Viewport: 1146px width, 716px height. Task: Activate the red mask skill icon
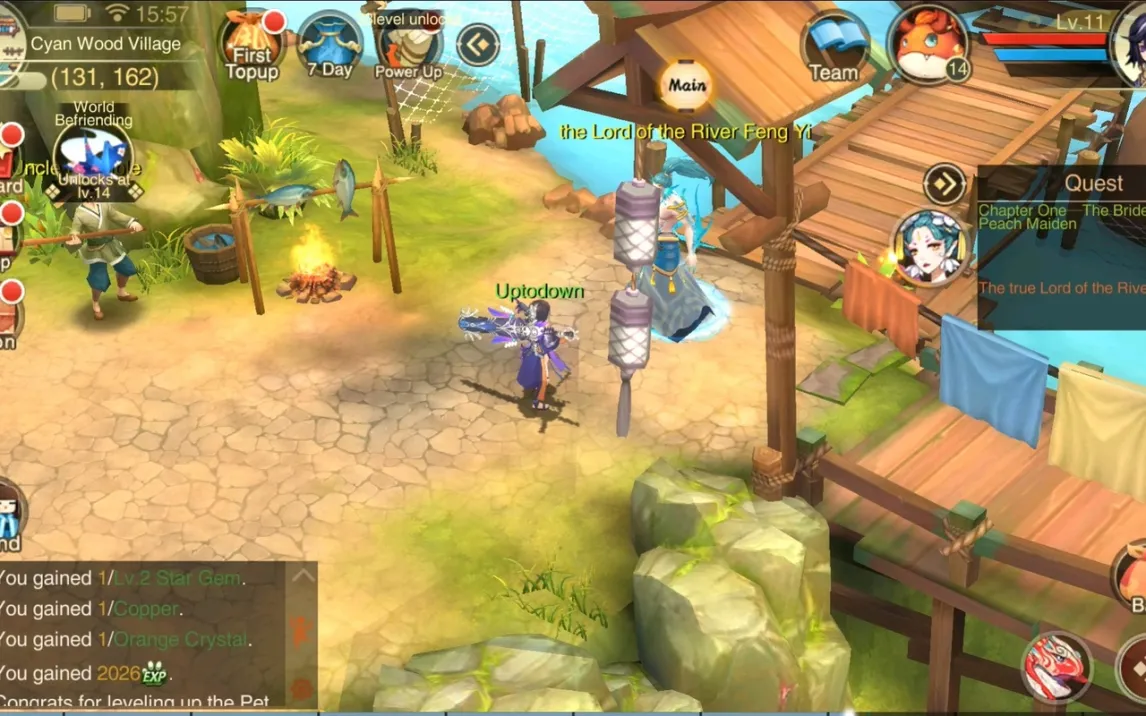click(1056, 667)
